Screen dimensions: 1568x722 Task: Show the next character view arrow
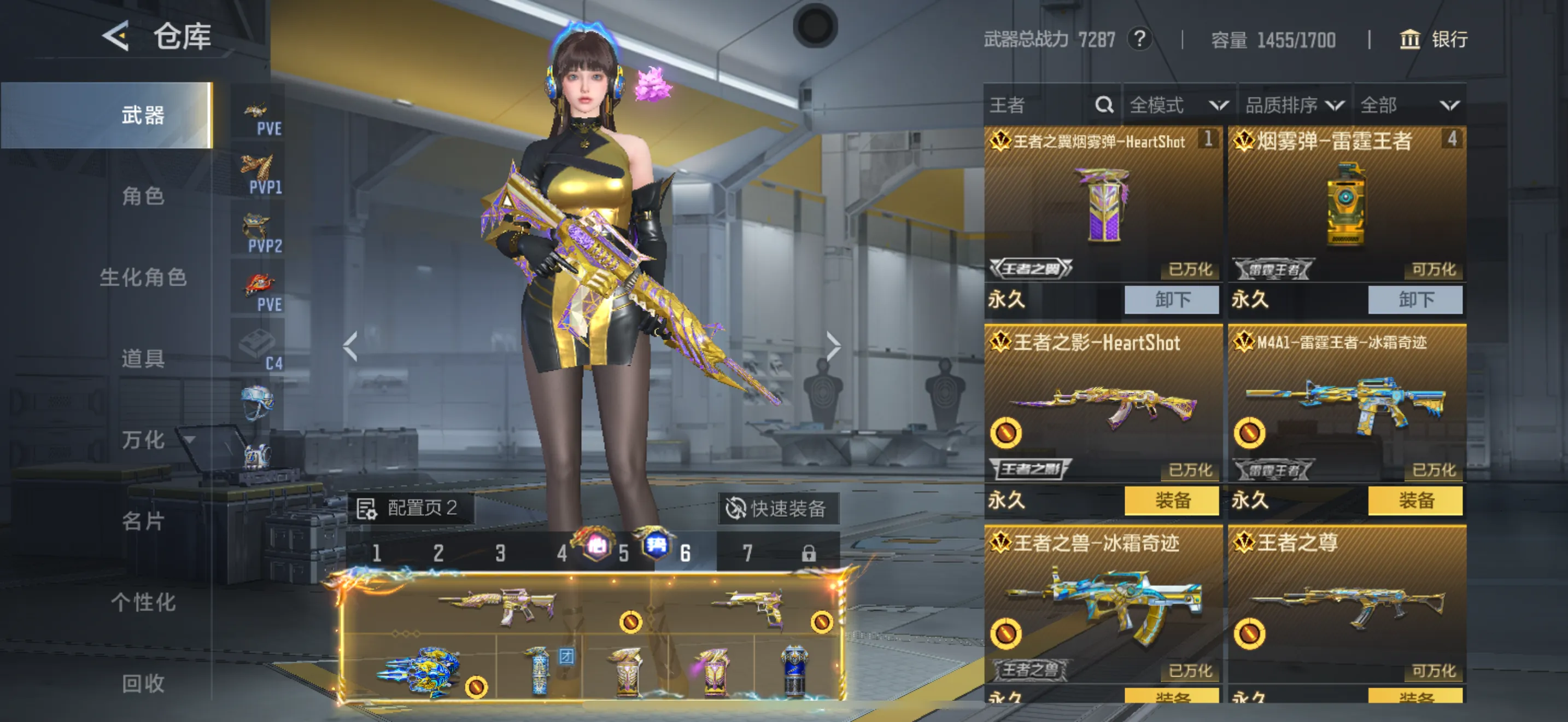click(833, 346)
